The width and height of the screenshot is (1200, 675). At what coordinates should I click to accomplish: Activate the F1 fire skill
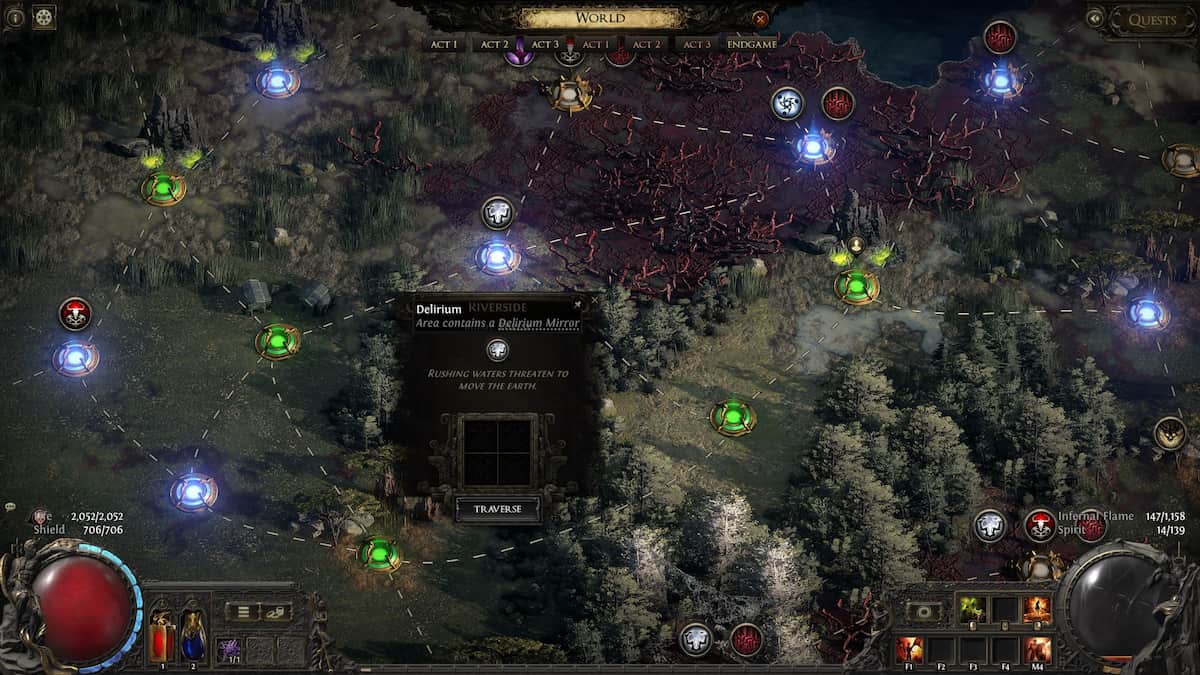(909, 649)
